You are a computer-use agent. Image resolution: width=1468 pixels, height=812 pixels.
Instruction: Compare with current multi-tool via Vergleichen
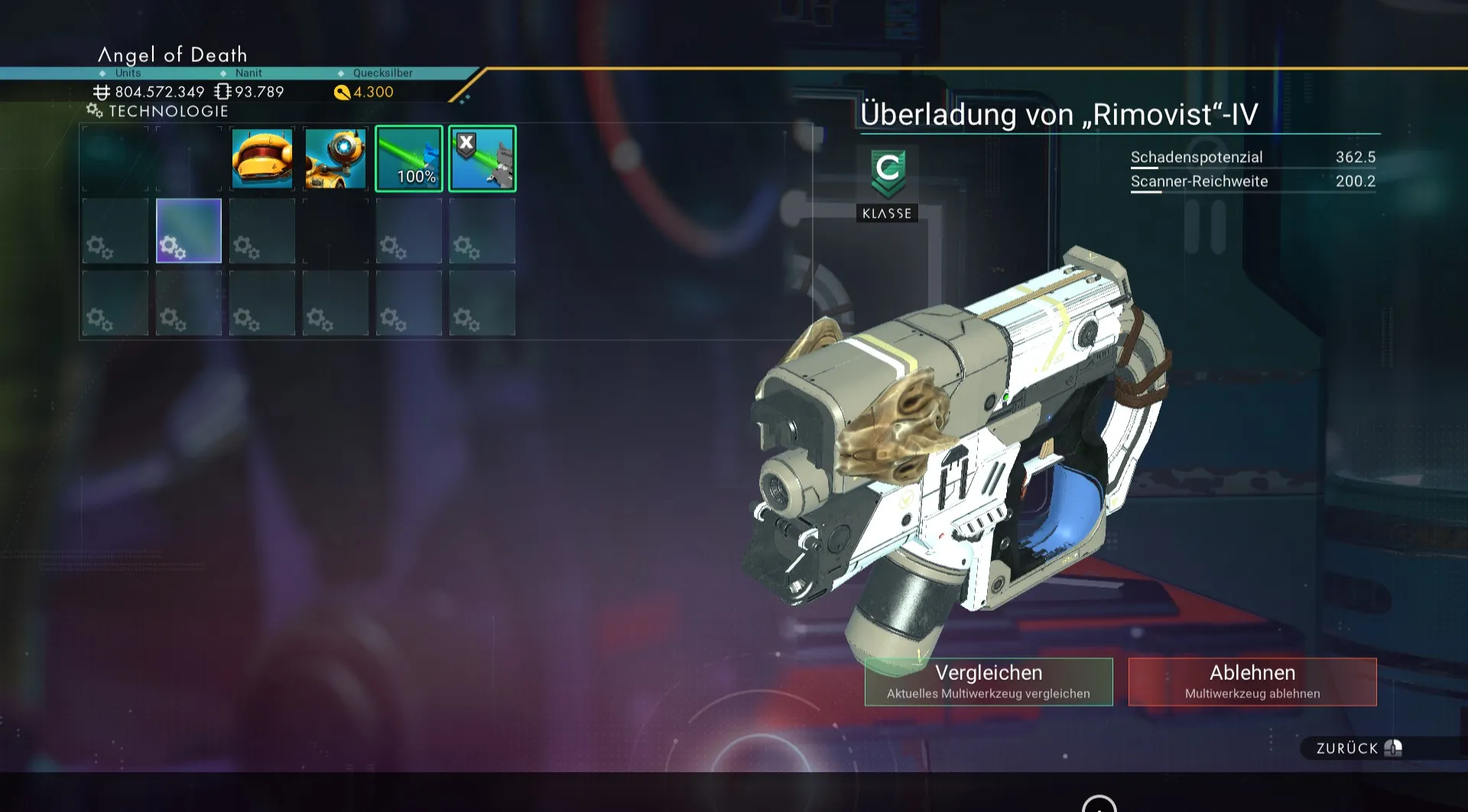click(x=988, y=681)
